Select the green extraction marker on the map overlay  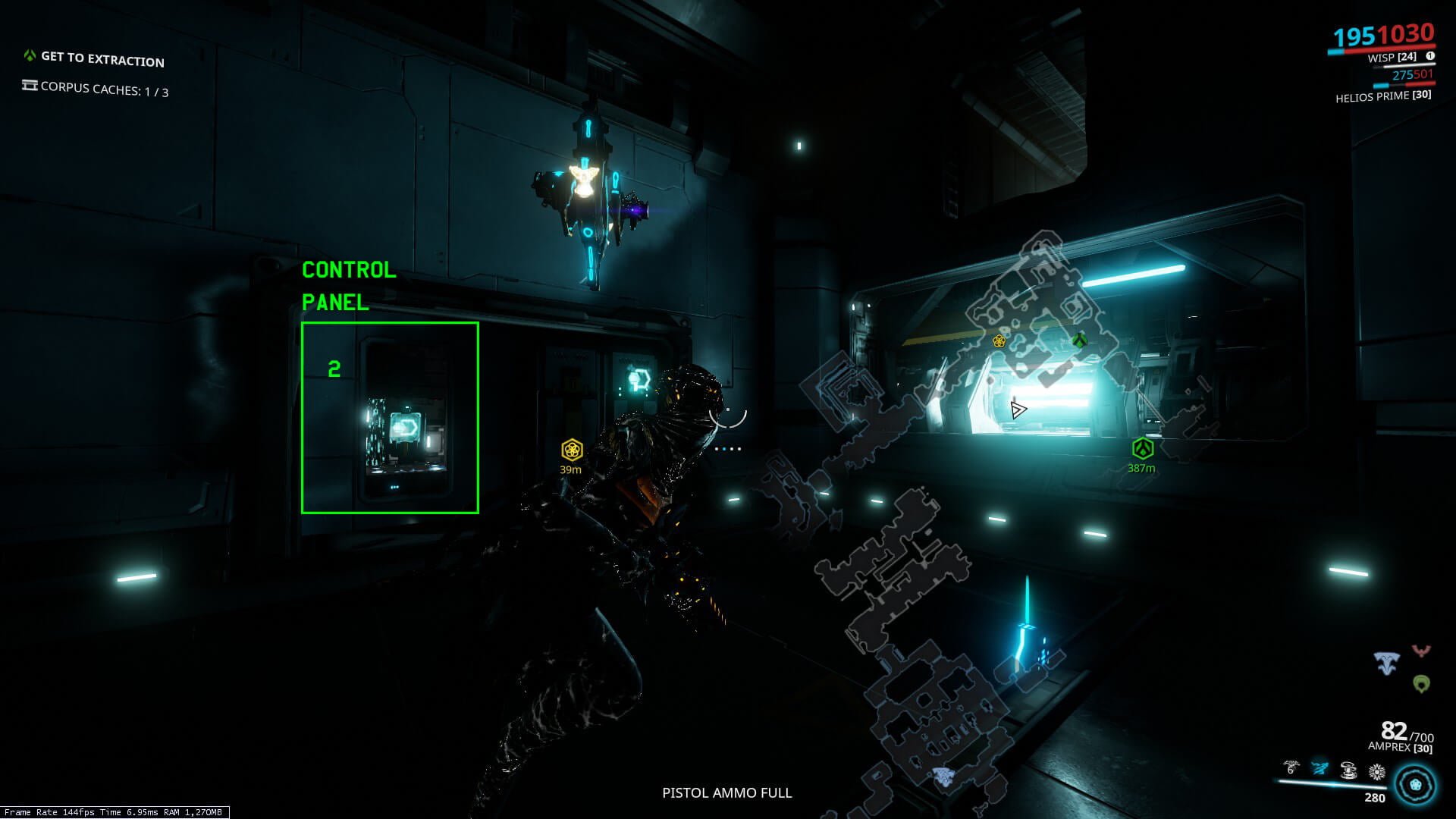(1079, 340)
